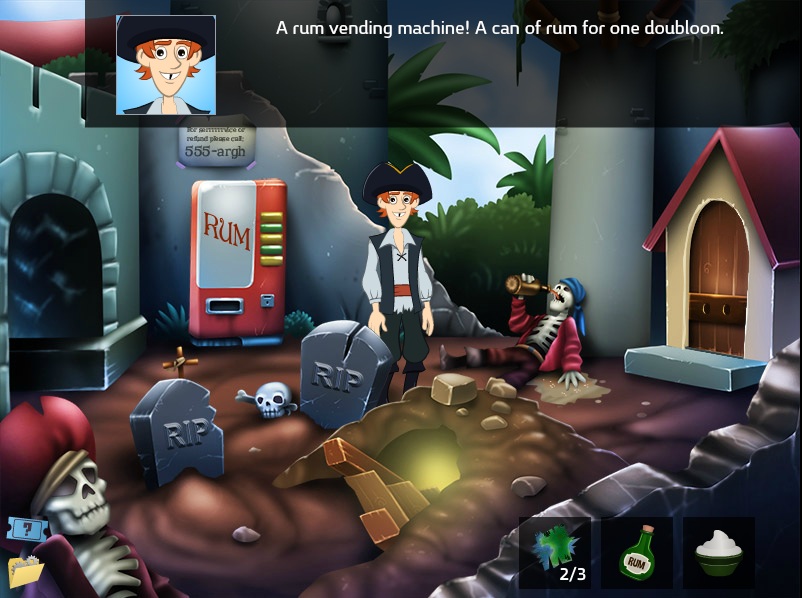Select the green rum bottle inventory item
802x598 pixels.
click(639, 553)
